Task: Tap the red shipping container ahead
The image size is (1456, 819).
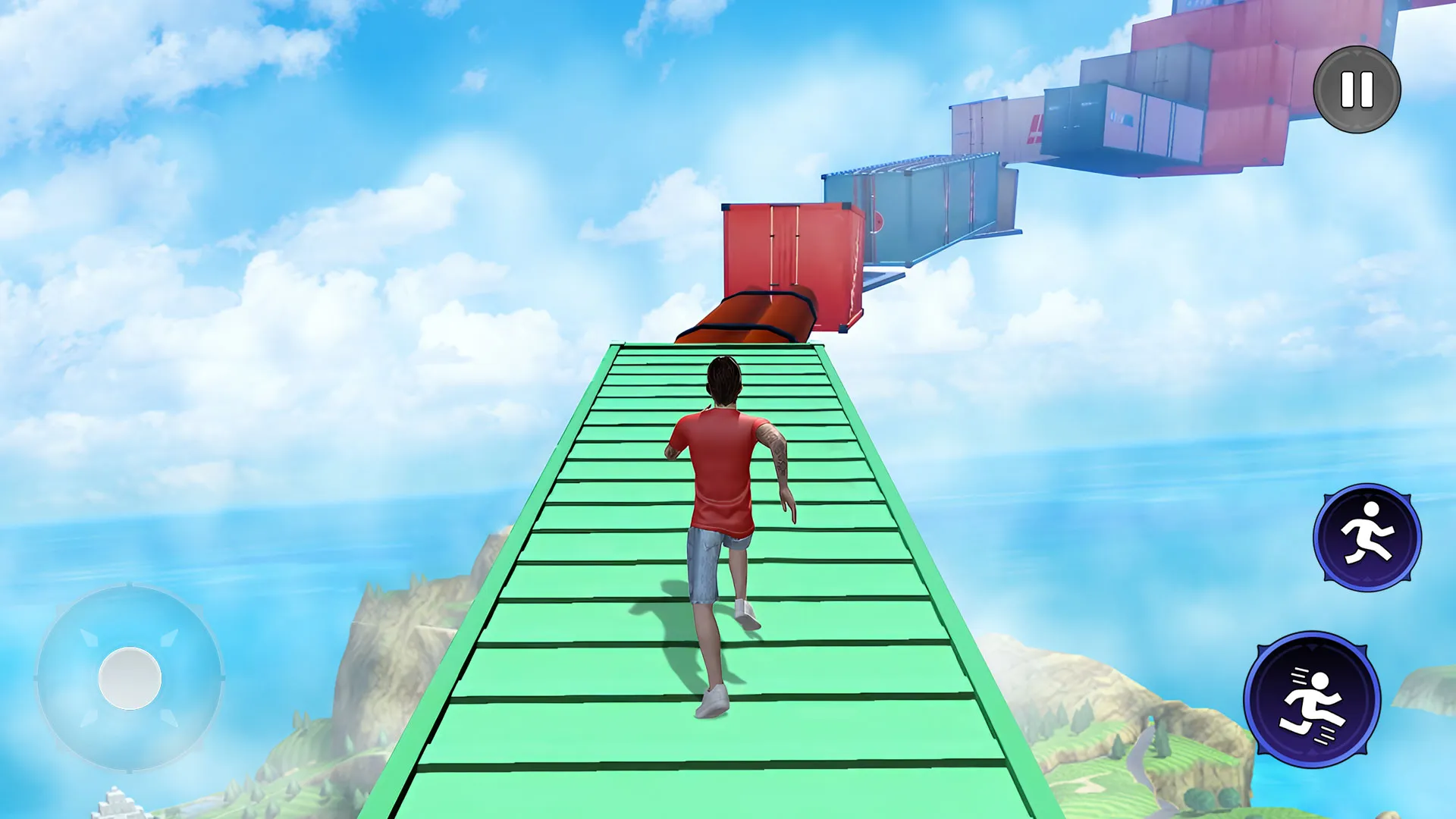Action: coord(789,258)
